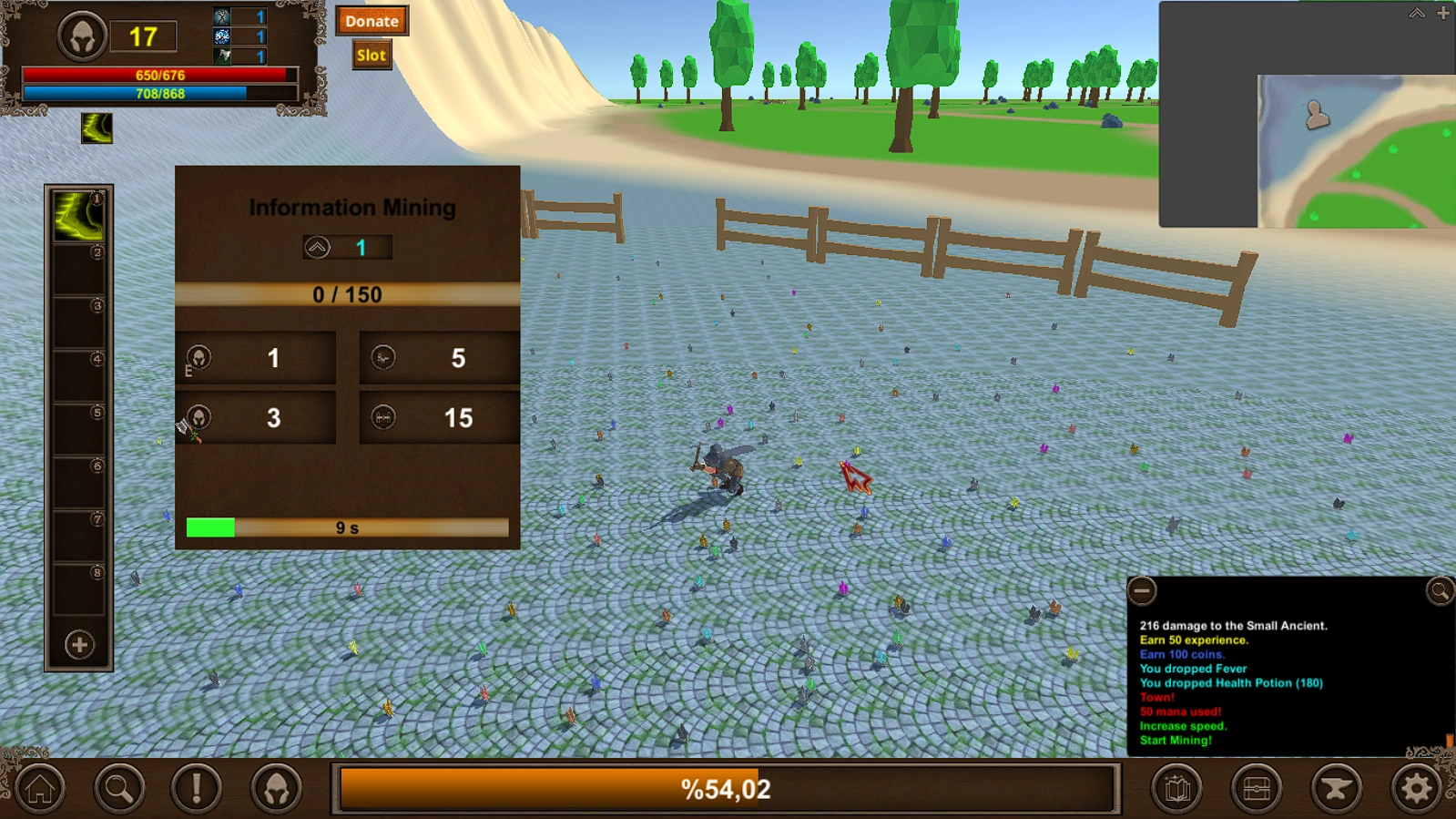This screenshot has width=1456, height=819.
Task: Expand the hotbar with the plus button
Action: (x=77, y=643)
